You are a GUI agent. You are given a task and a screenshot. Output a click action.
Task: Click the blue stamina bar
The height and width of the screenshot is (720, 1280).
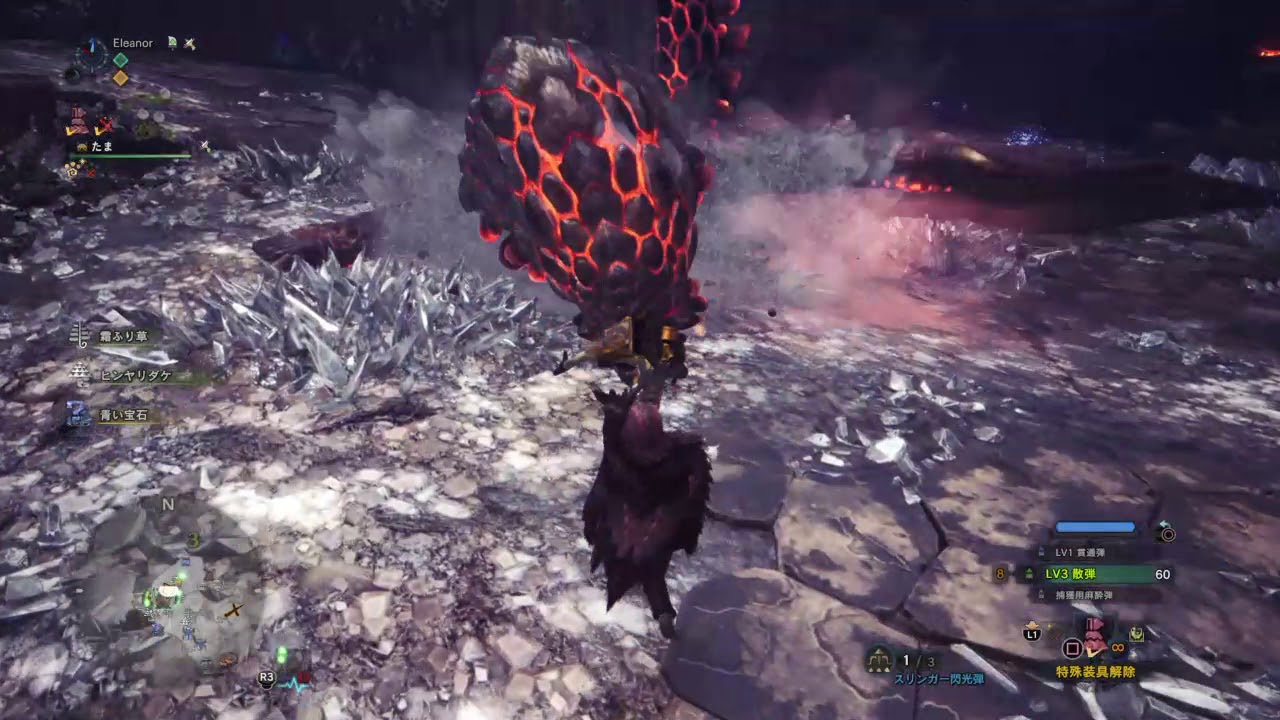pyautogui.click(x=1095, y=527)
